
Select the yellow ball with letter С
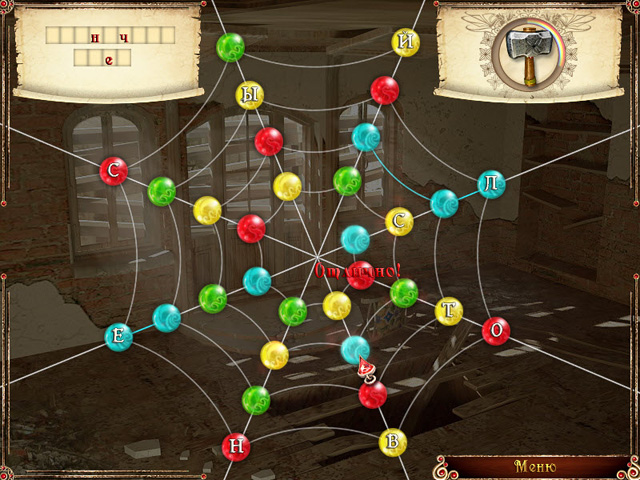pos(400,220)
